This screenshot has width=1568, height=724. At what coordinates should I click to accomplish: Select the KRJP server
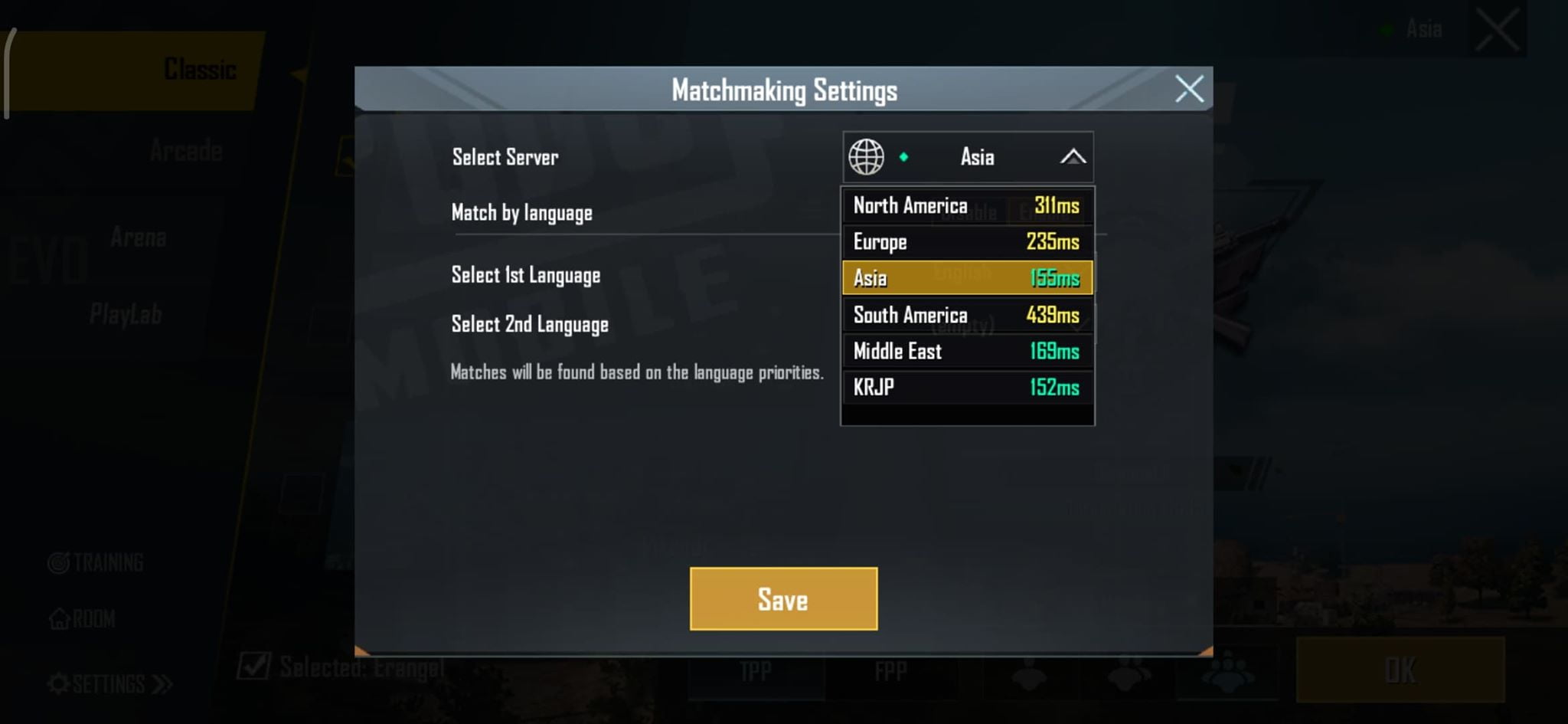coord(967,387)
